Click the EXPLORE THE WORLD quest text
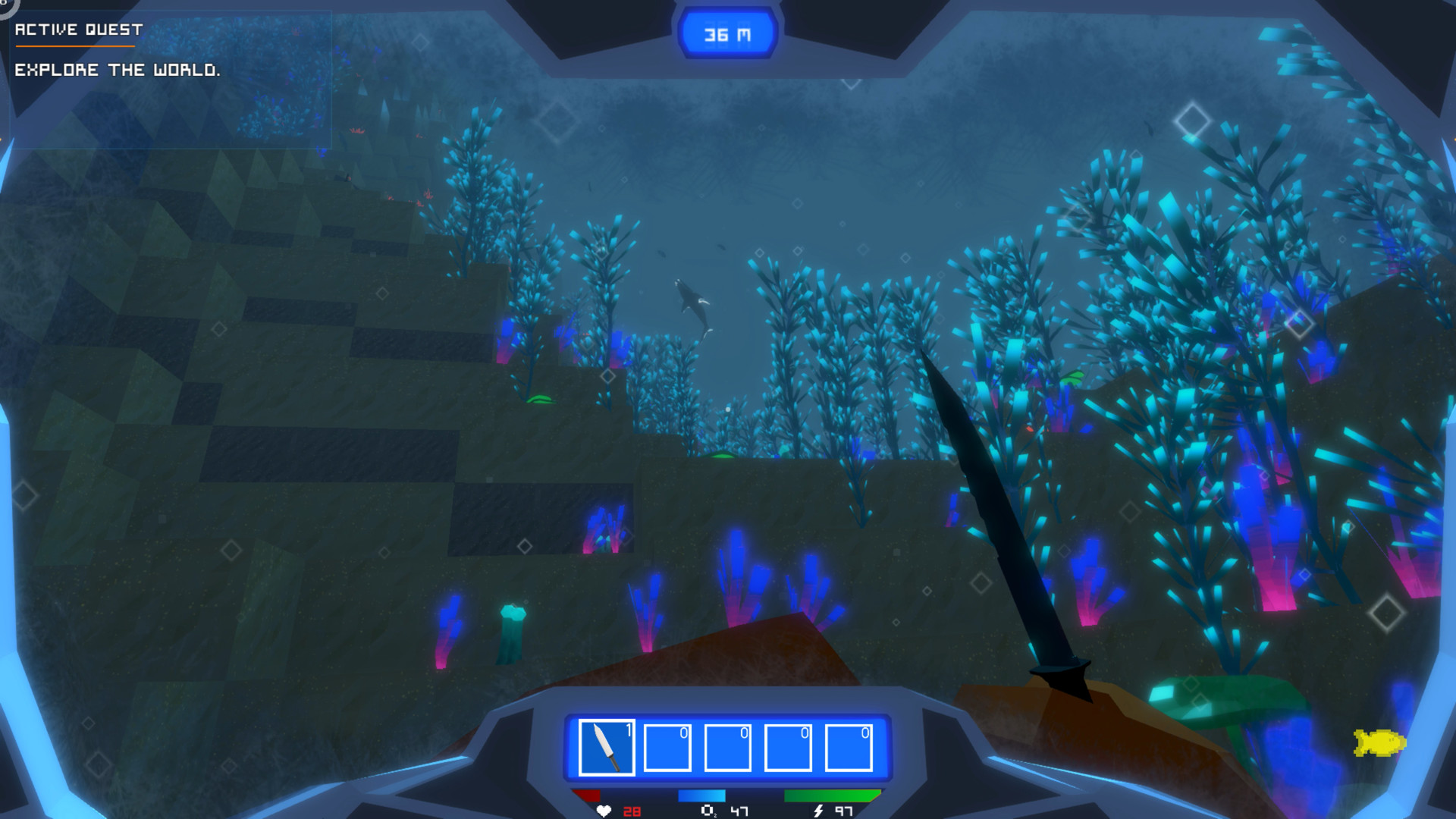The width and height of the screenshot is (1456, 819). pos(118,71)
